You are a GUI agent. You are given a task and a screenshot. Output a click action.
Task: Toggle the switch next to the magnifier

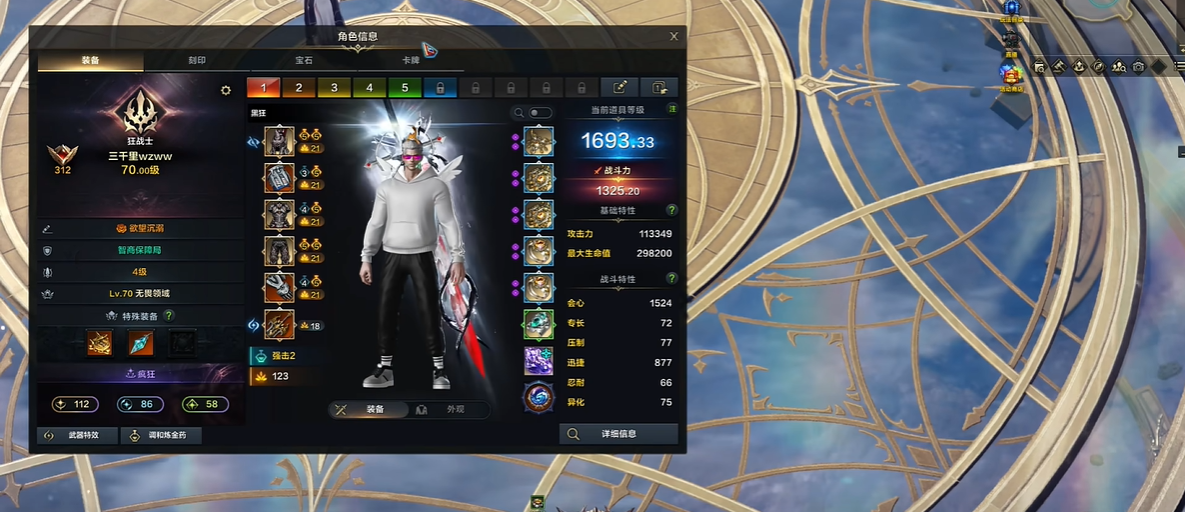coord(540,113)
